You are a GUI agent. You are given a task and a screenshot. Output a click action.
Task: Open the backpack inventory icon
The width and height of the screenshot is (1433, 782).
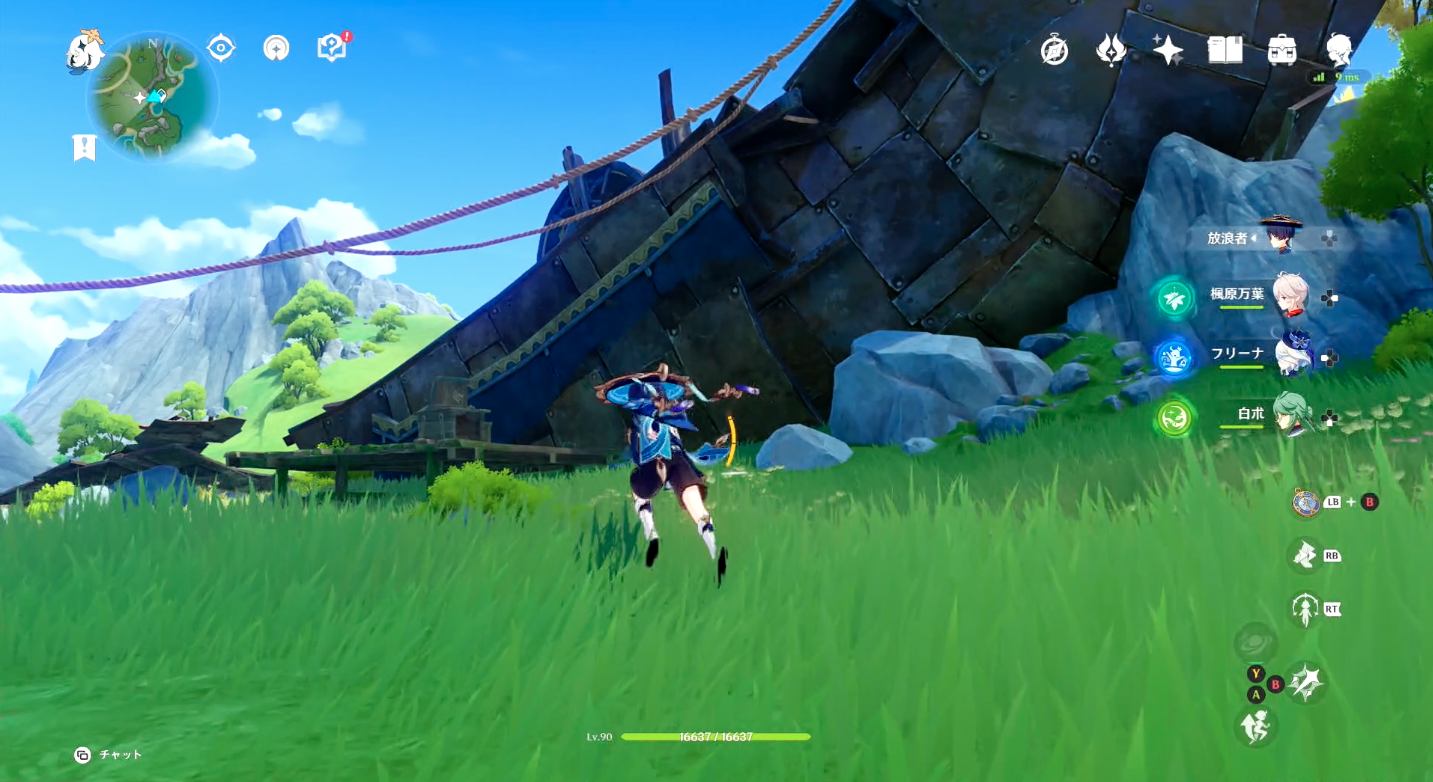(x=1282, y=49)
